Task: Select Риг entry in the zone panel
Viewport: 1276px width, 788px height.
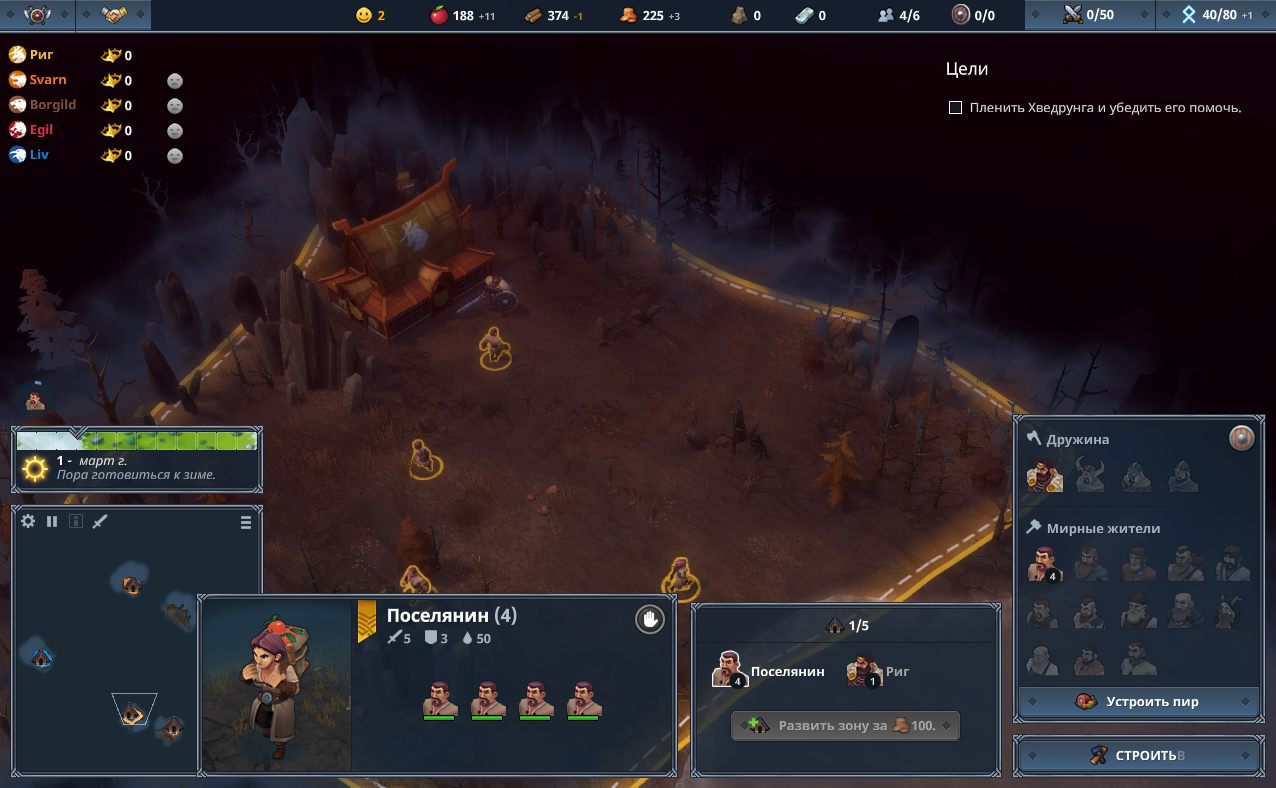Action: point(878,671)
